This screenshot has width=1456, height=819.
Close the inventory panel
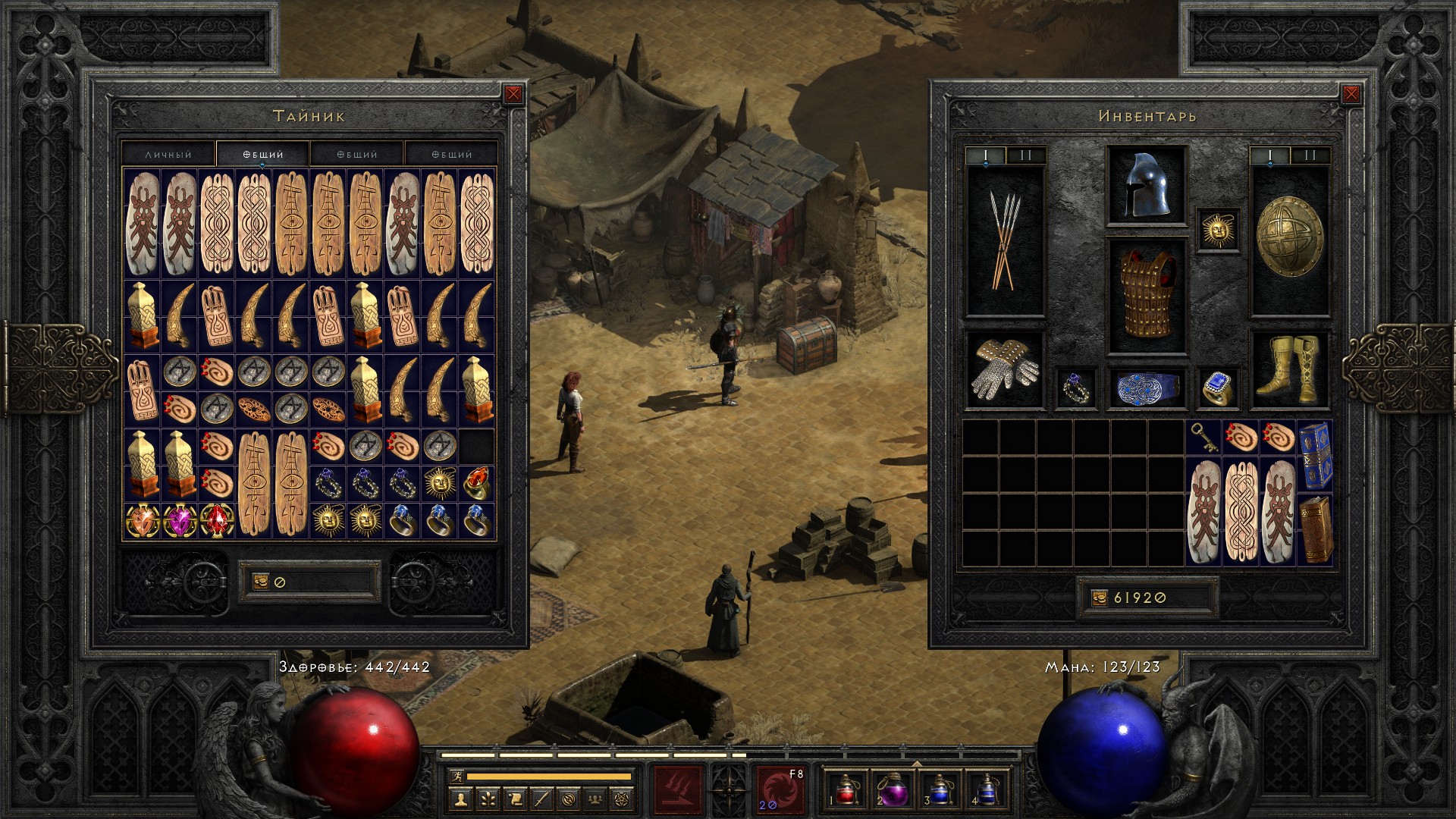1351,94
